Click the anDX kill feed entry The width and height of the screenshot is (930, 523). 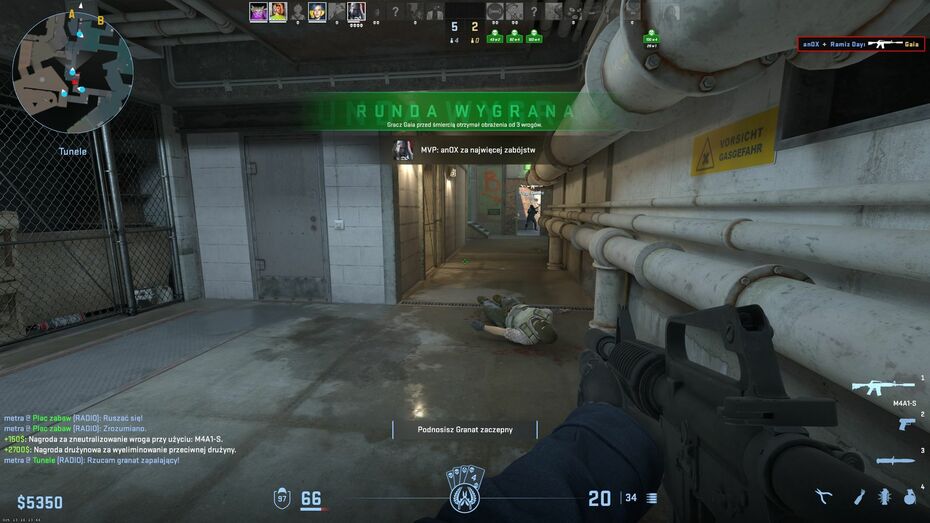click(x=861, y=44)
